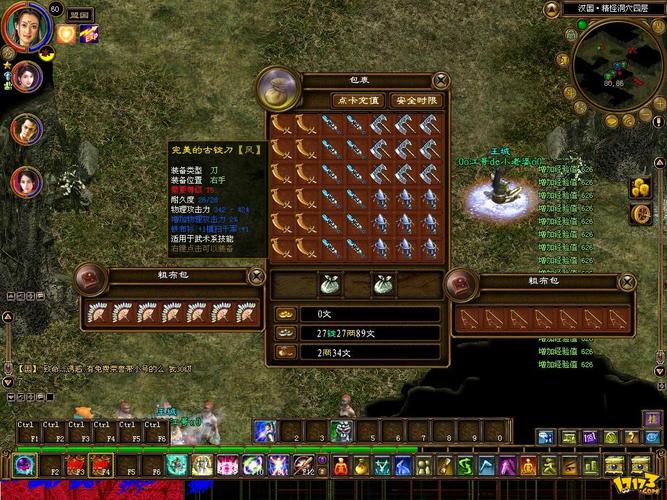
Task: Select the middle male party member portrait
Action: click(25, 128)
